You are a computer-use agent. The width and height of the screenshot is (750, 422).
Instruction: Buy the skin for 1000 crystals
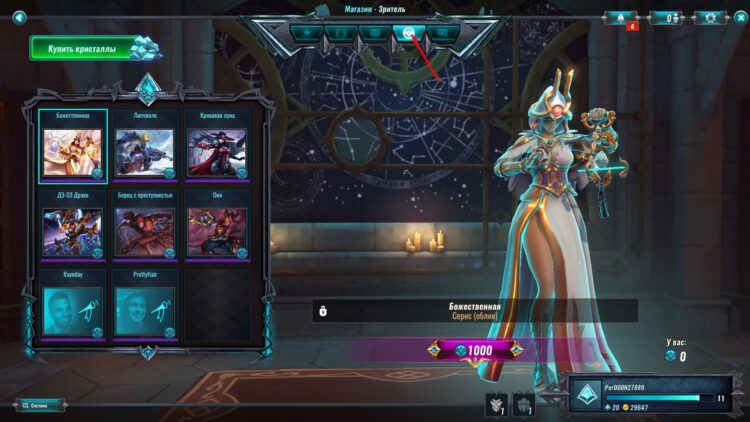click(474, 350)
